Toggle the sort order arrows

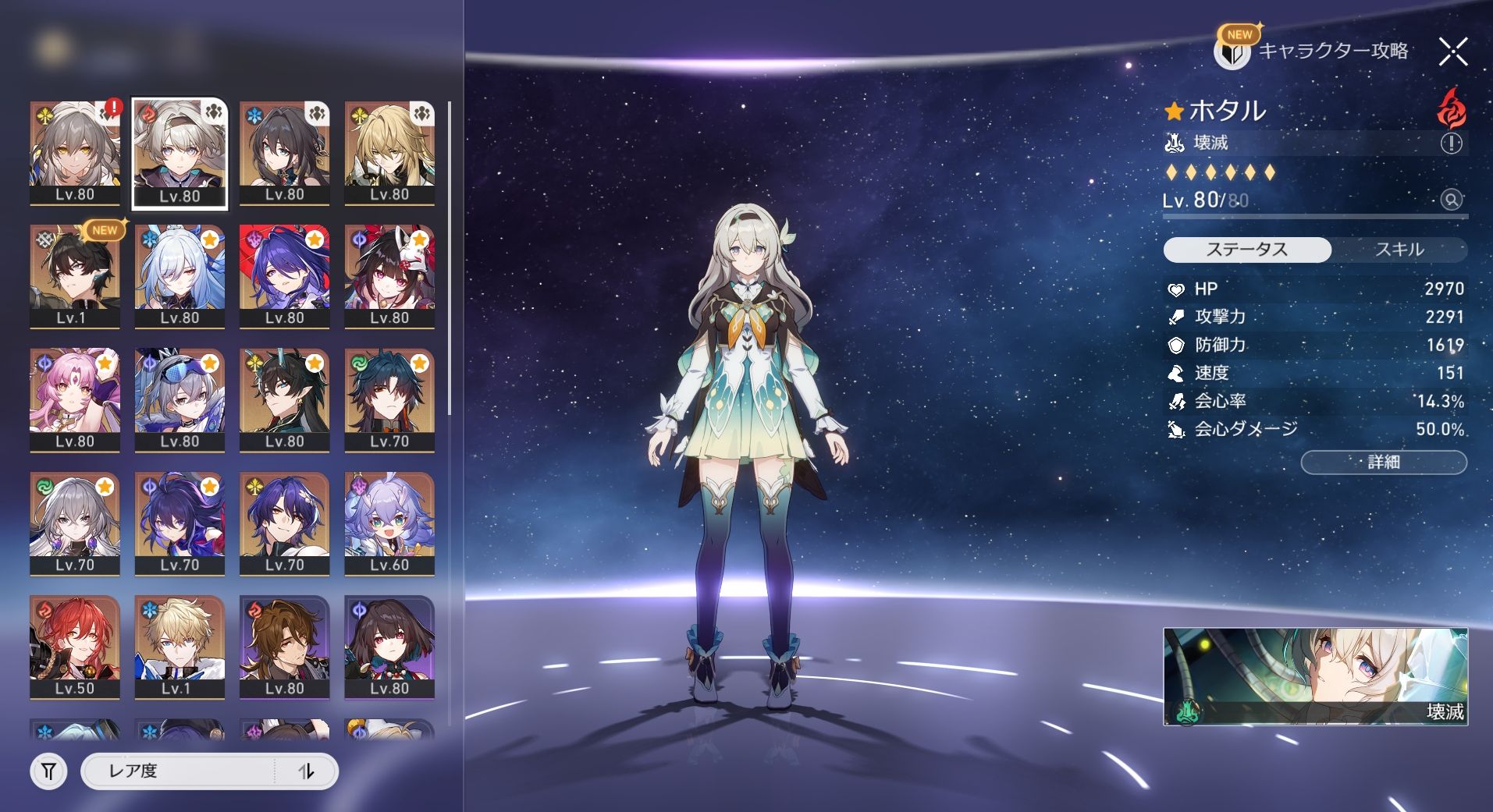pos(306,771)
